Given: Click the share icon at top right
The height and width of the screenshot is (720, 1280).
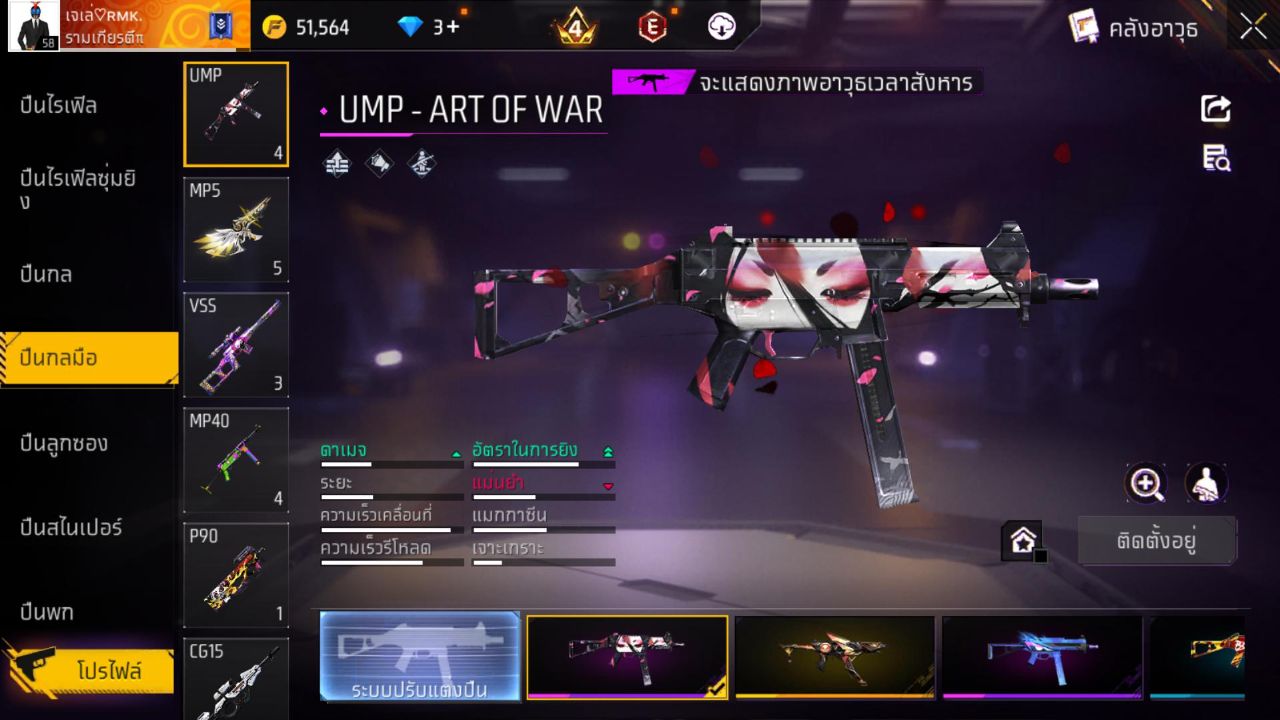Looking at the screenshot, I should pos(1216,109).
